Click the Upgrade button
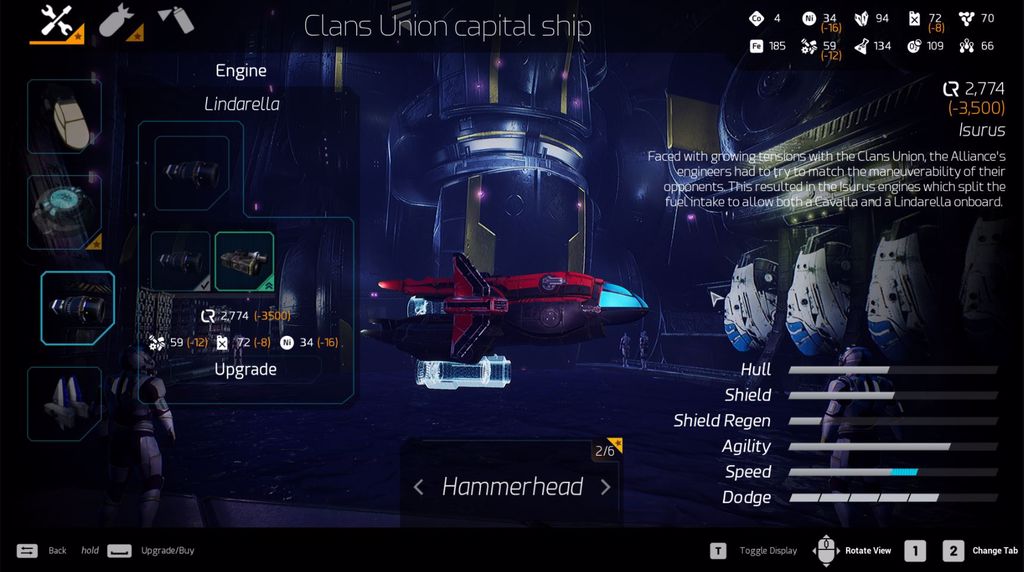Screen dimensions: 1024x572 (x=245, y=369)
